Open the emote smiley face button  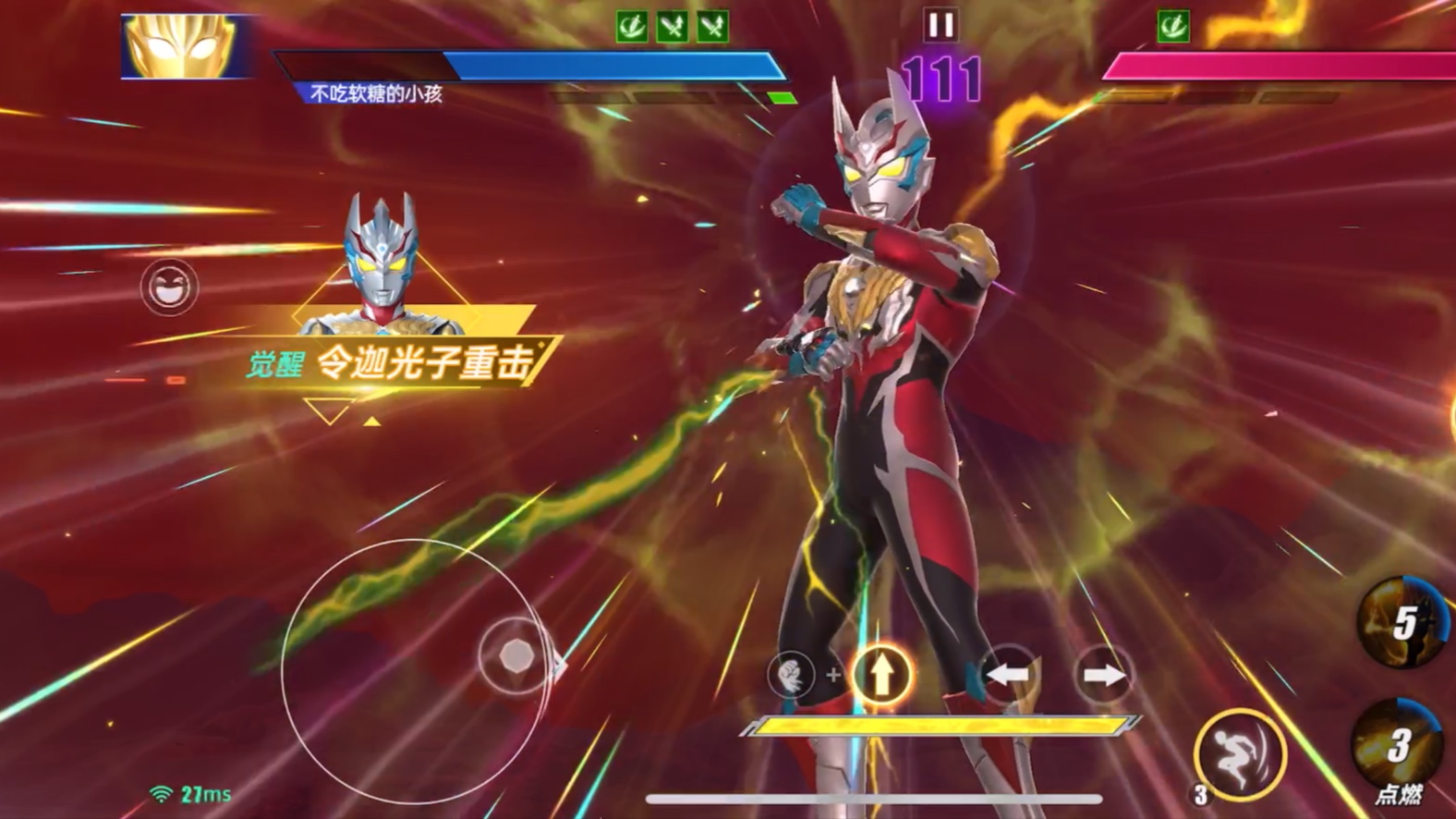tap(169, 287)
